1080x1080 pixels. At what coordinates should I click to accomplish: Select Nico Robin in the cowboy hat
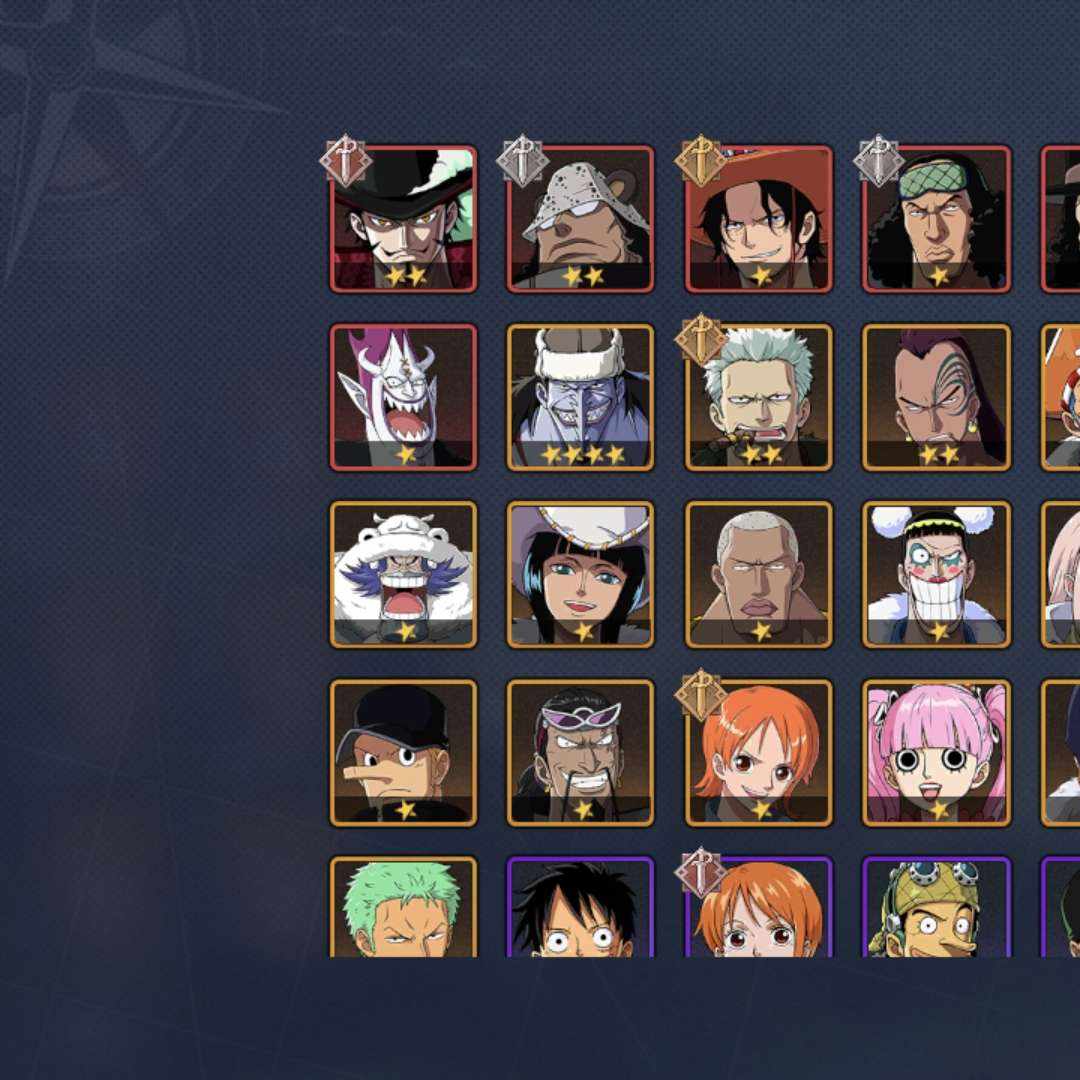pos(580,574)
